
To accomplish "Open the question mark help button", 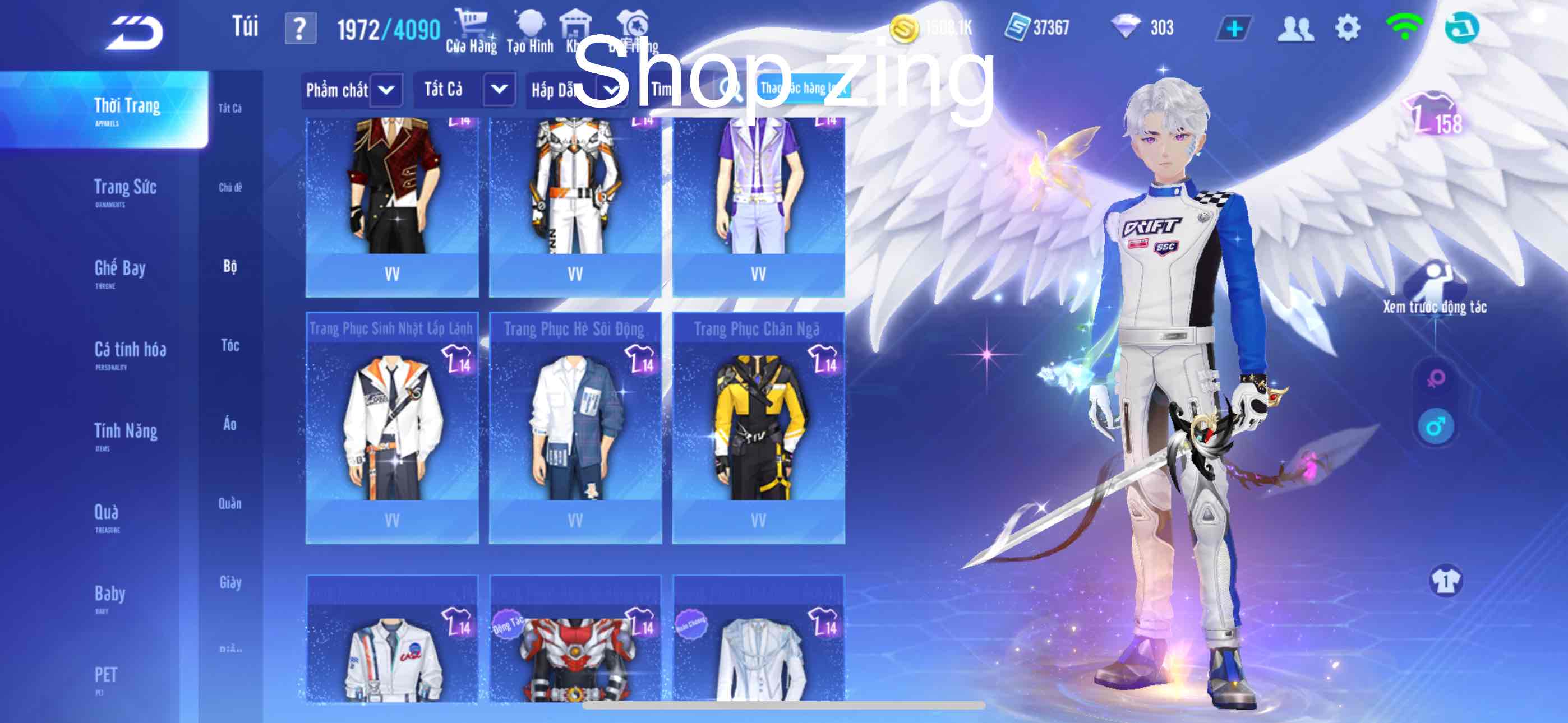I will coord(300,29).
